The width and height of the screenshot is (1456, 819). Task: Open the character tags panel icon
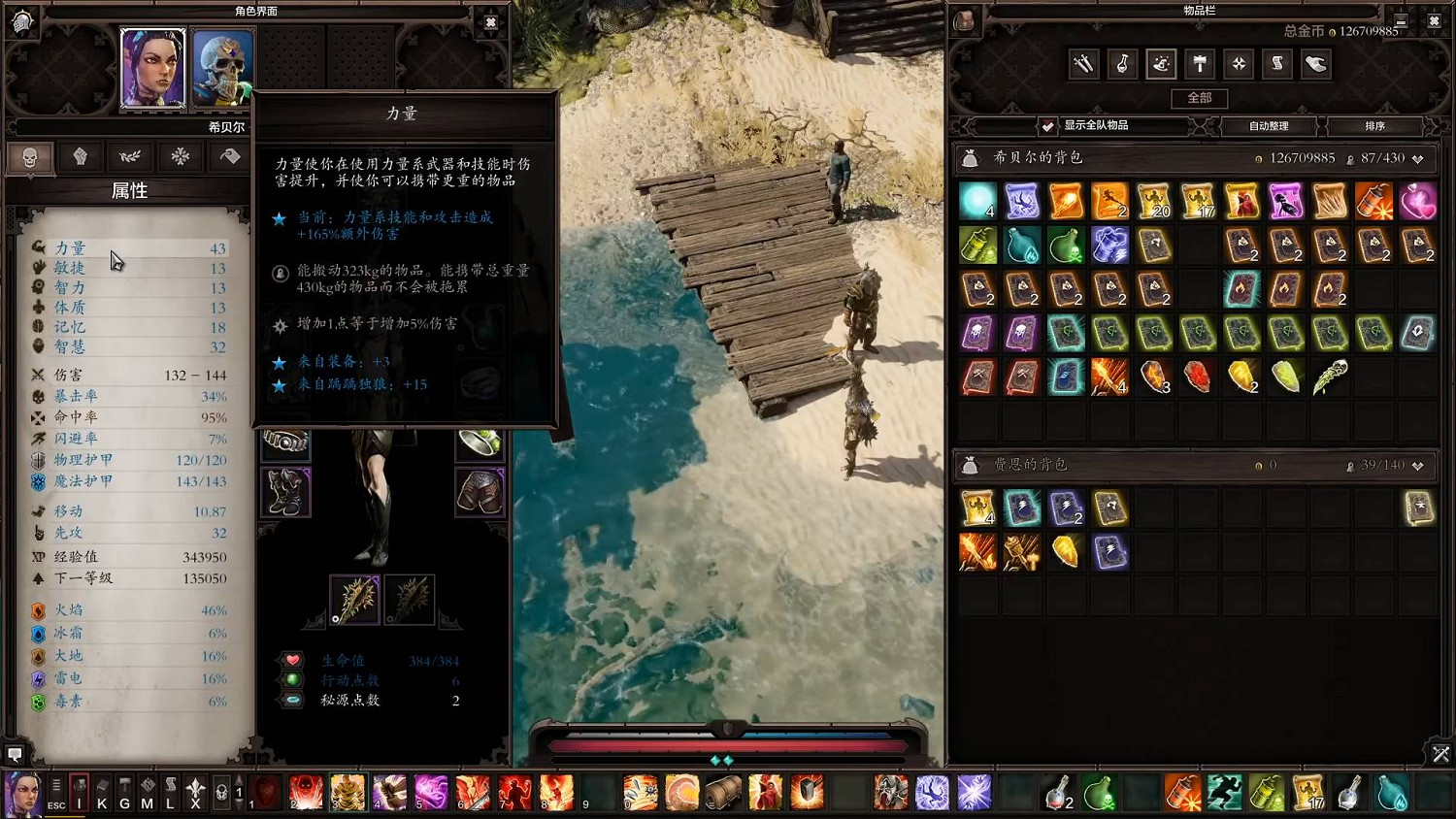[227, 156]
